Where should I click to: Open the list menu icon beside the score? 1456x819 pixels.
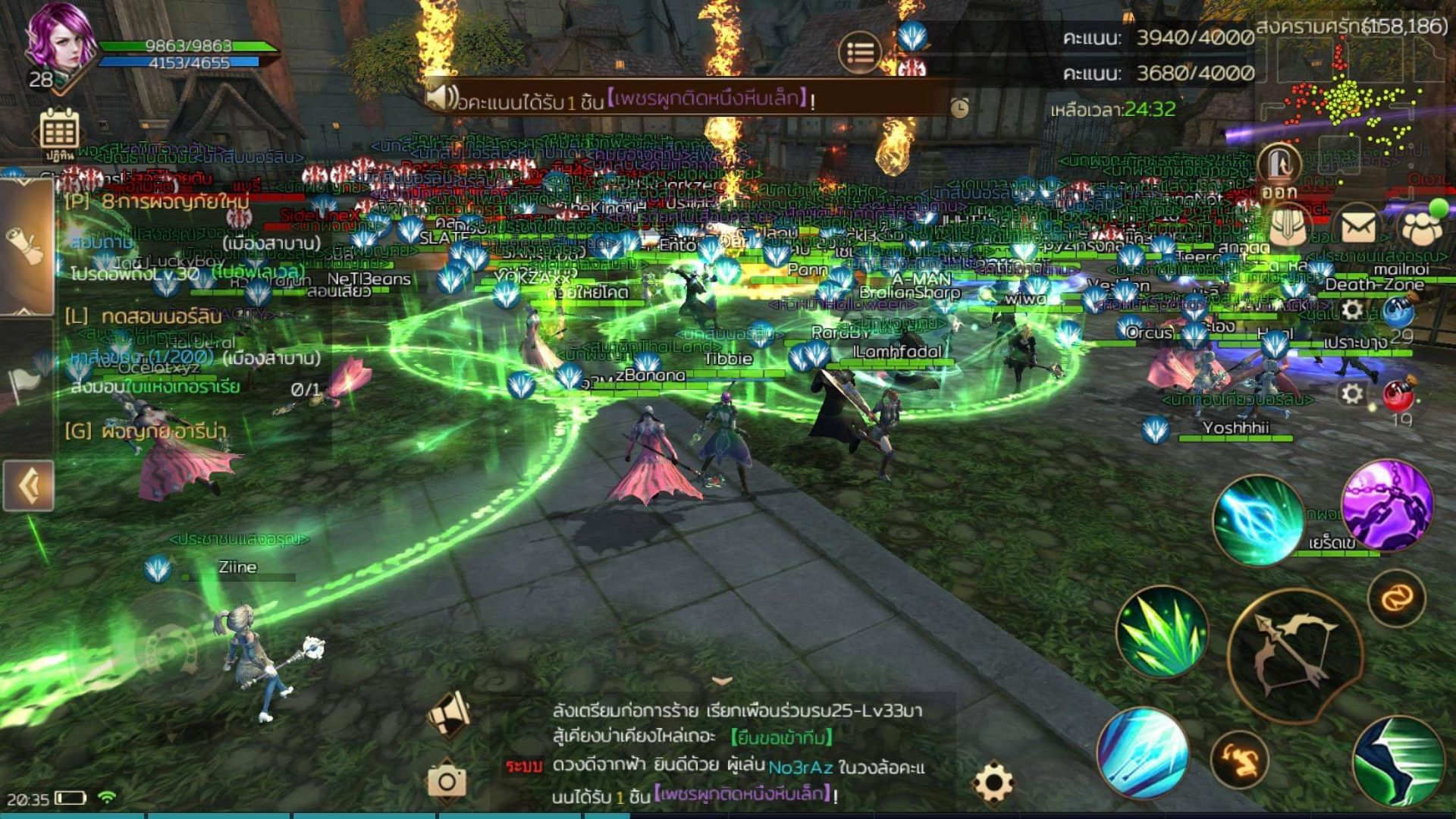click(860, 52)
